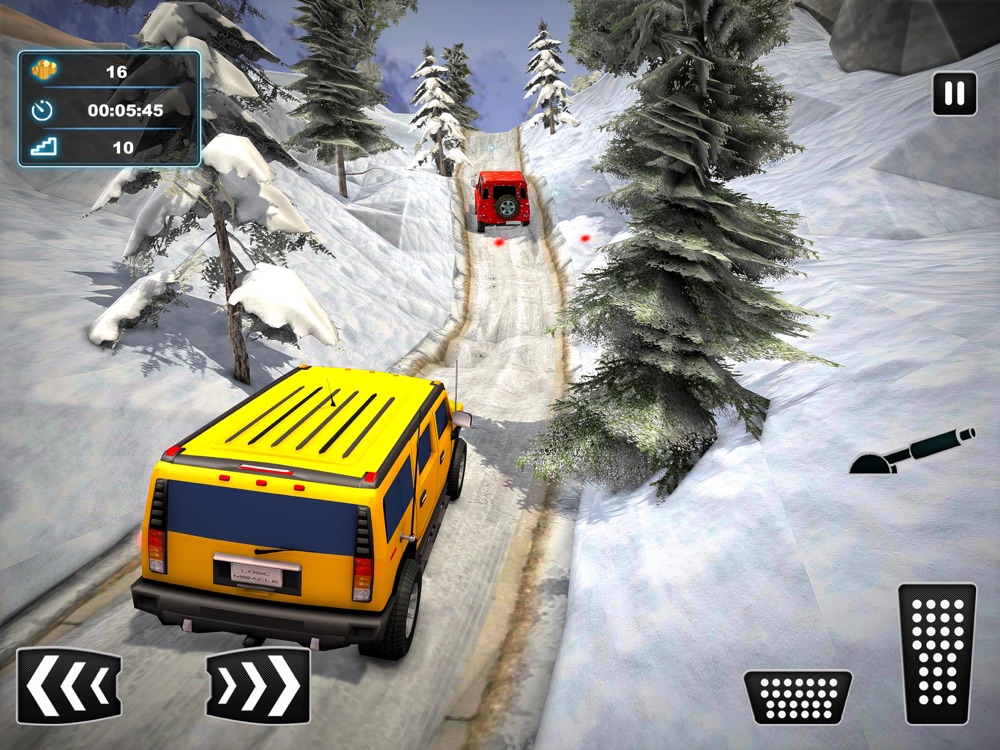Steer right with the right arrow button
This screenshot has height=750, width=1000.
[x=258, y=685]
